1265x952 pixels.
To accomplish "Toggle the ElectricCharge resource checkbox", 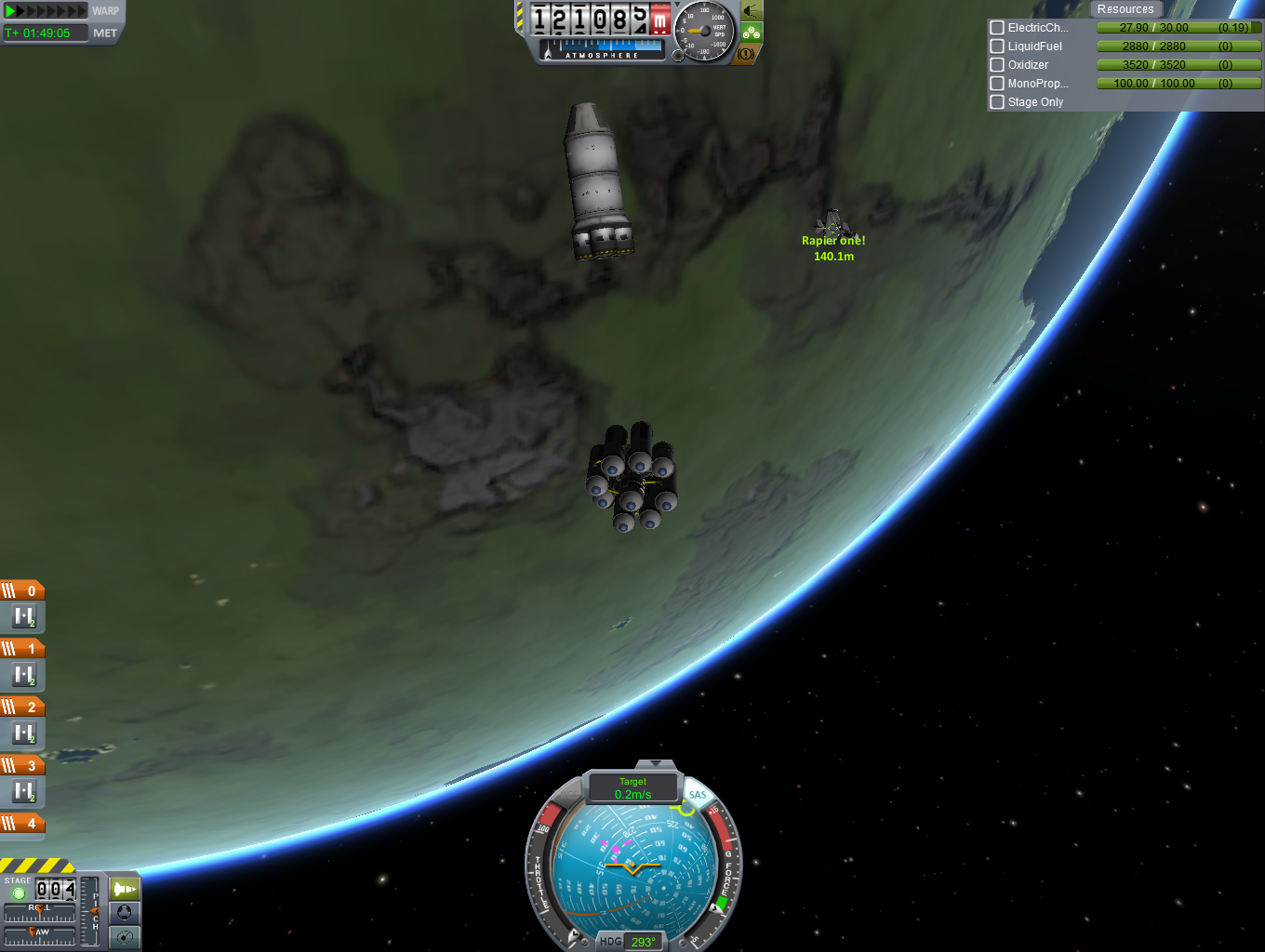I will pyautogui.click(x=997, y=28).
